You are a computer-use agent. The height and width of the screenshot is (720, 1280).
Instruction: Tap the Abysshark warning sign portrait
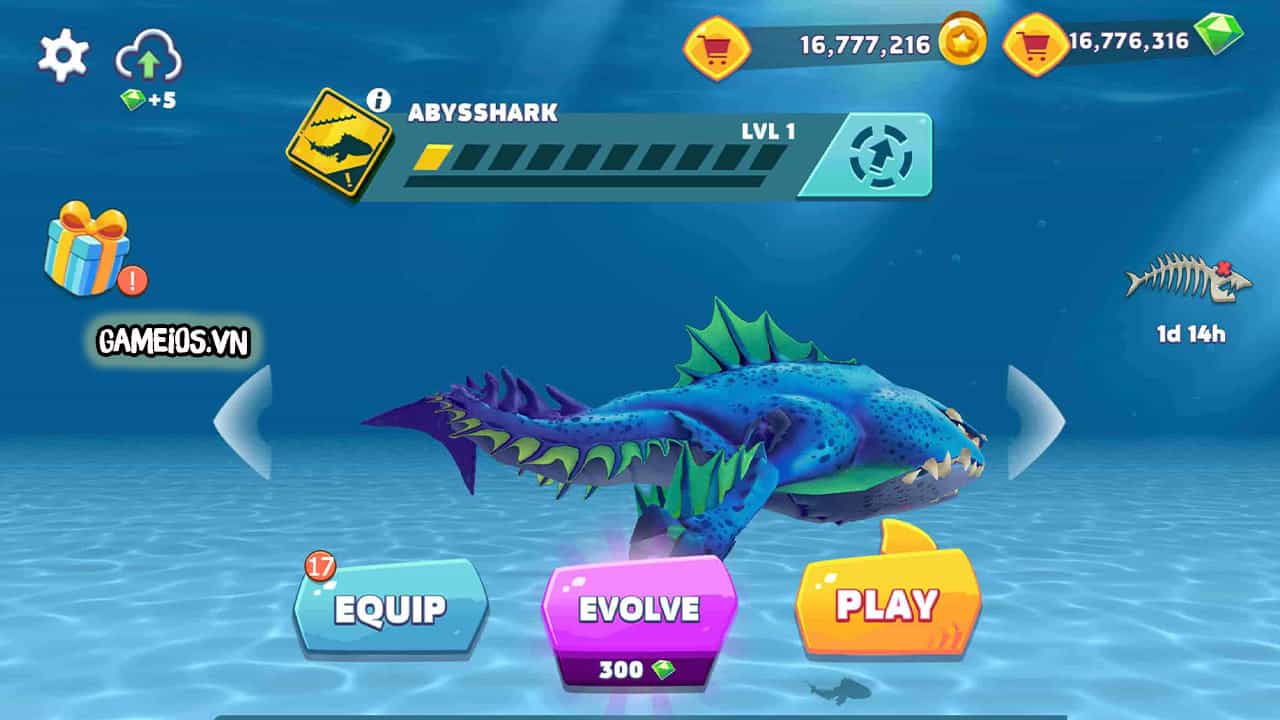(341, 143)
